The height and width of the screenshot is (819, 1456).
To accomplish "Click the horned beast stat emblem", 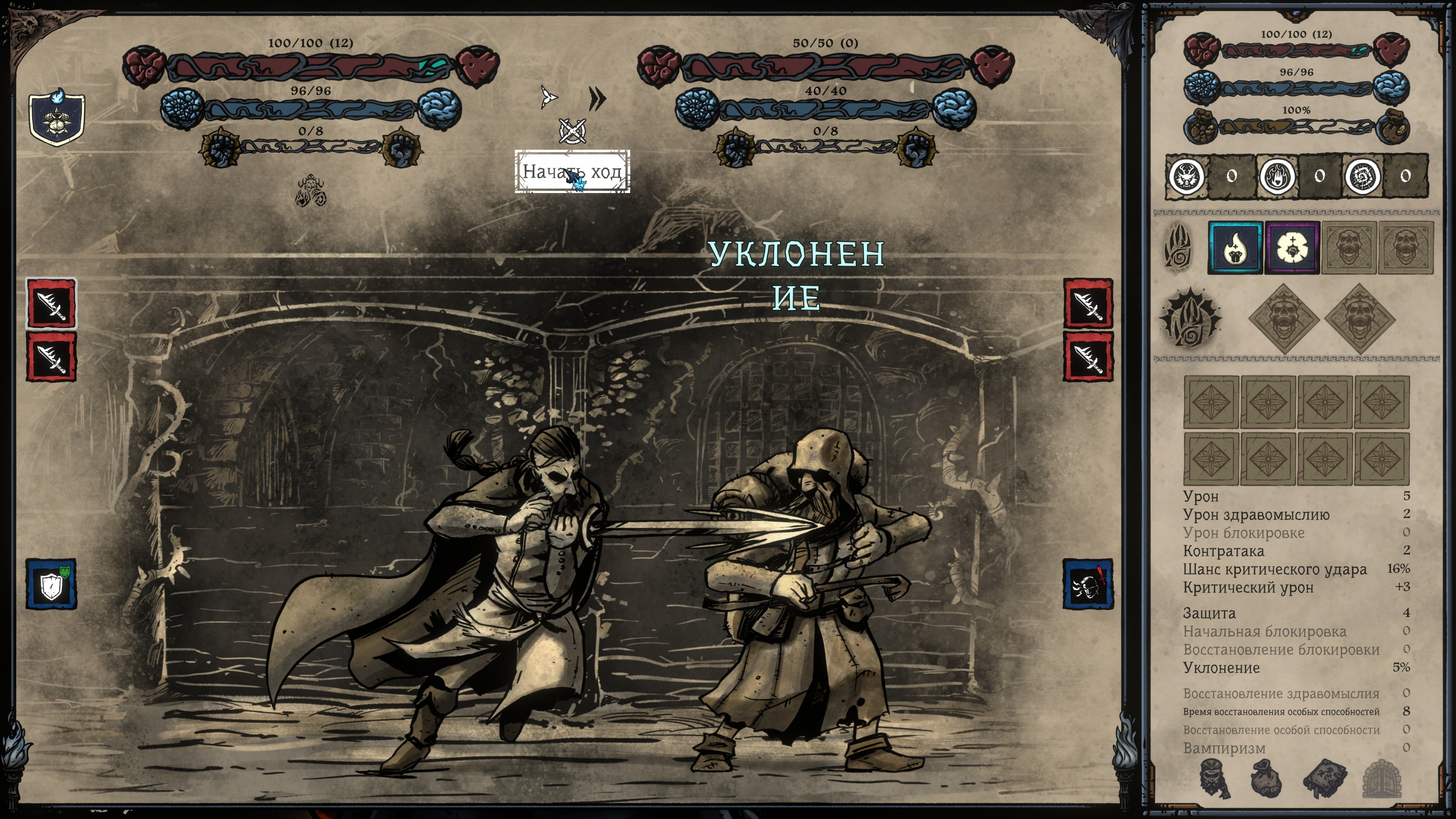I will (1185, 176).
